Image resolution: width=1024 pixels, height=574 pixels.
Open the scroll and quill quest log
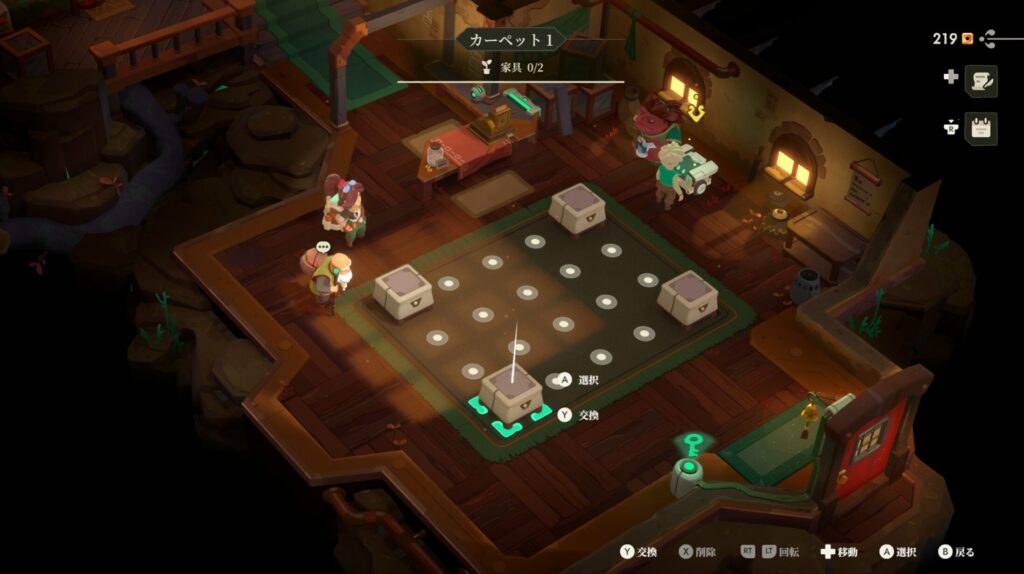980,80
